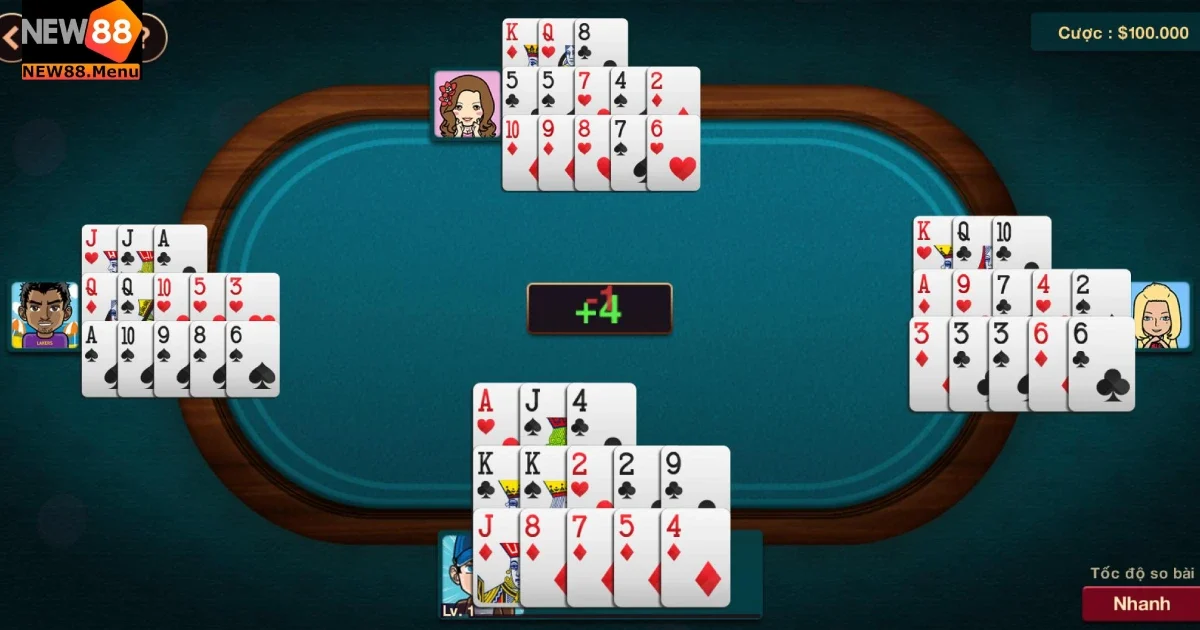
Task: Go back using the top-left arrow
Action: (x=10, y=38)
